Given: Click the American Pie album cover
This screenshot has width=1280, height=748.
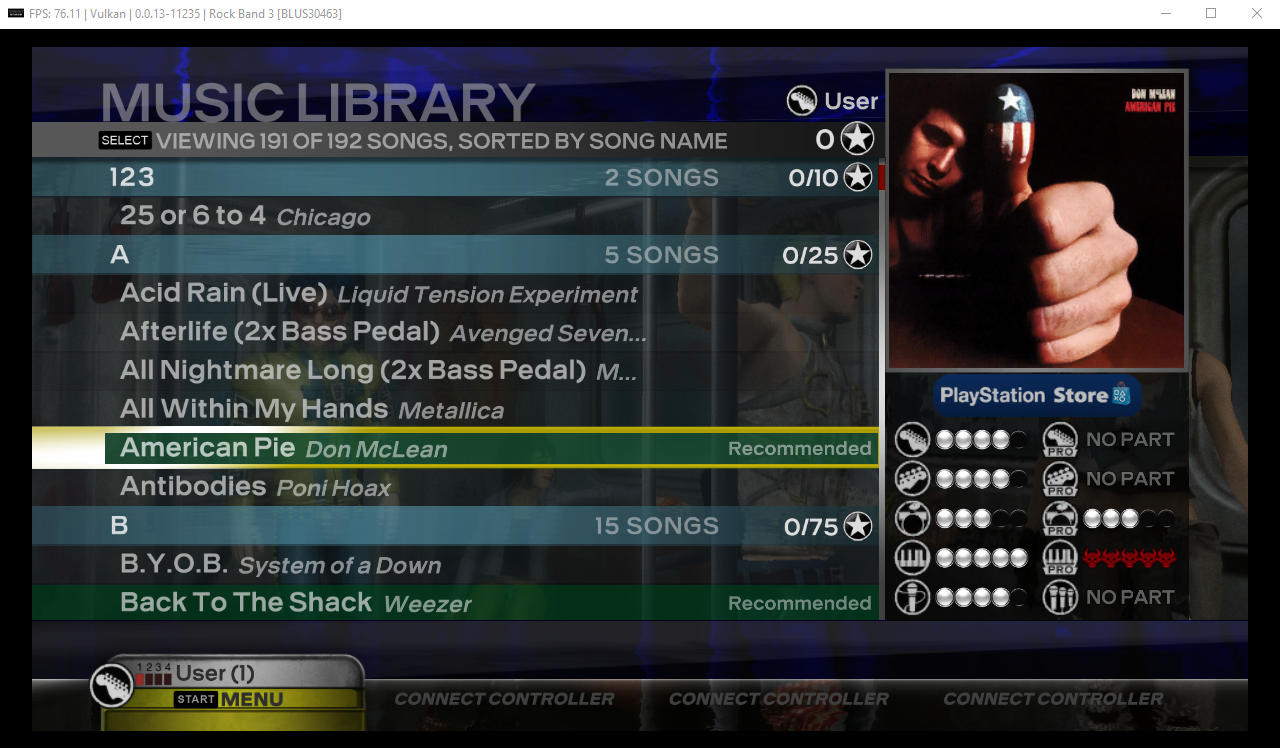Looking at the screenshot, I should tap(1037, 220).
